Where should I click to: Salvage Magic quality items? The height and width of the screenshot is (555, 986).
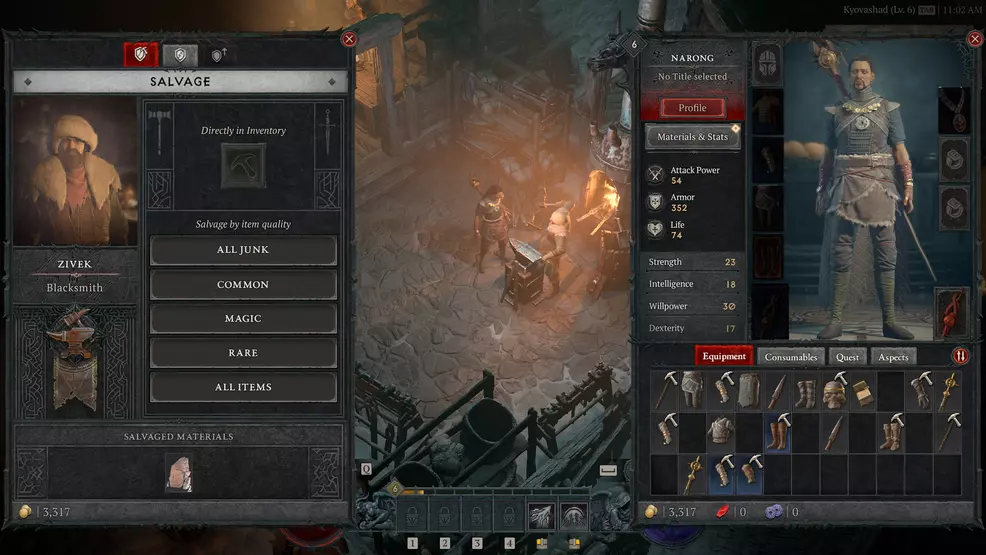[243, 319]
